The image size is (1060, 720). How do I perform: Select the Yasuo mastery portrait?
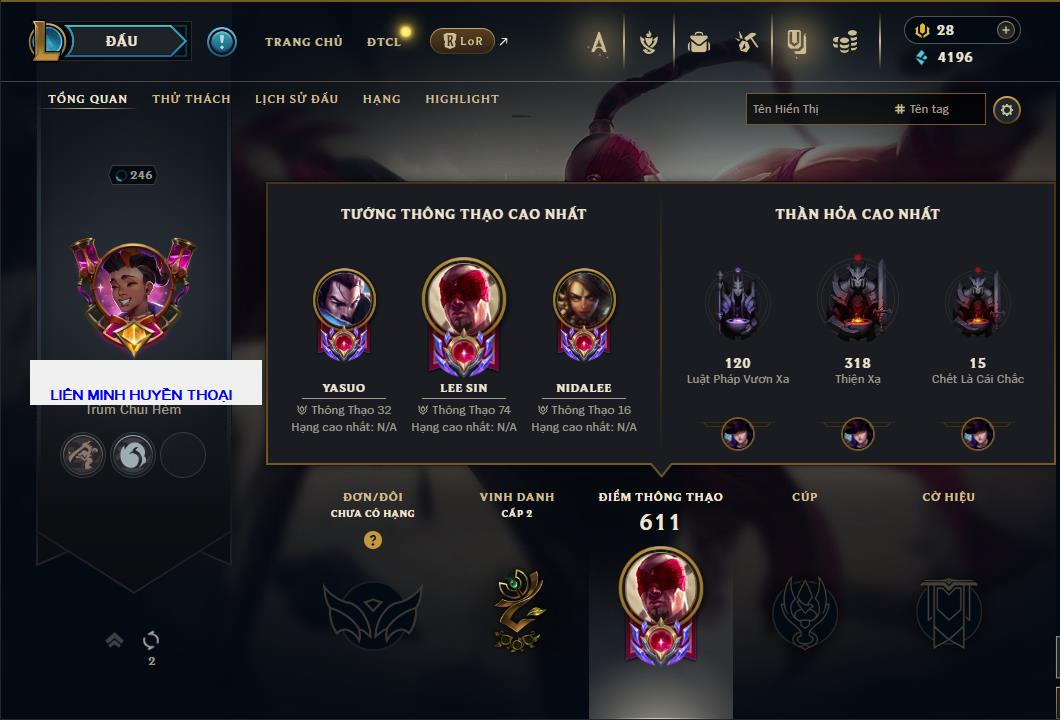(x=344, y=298)
